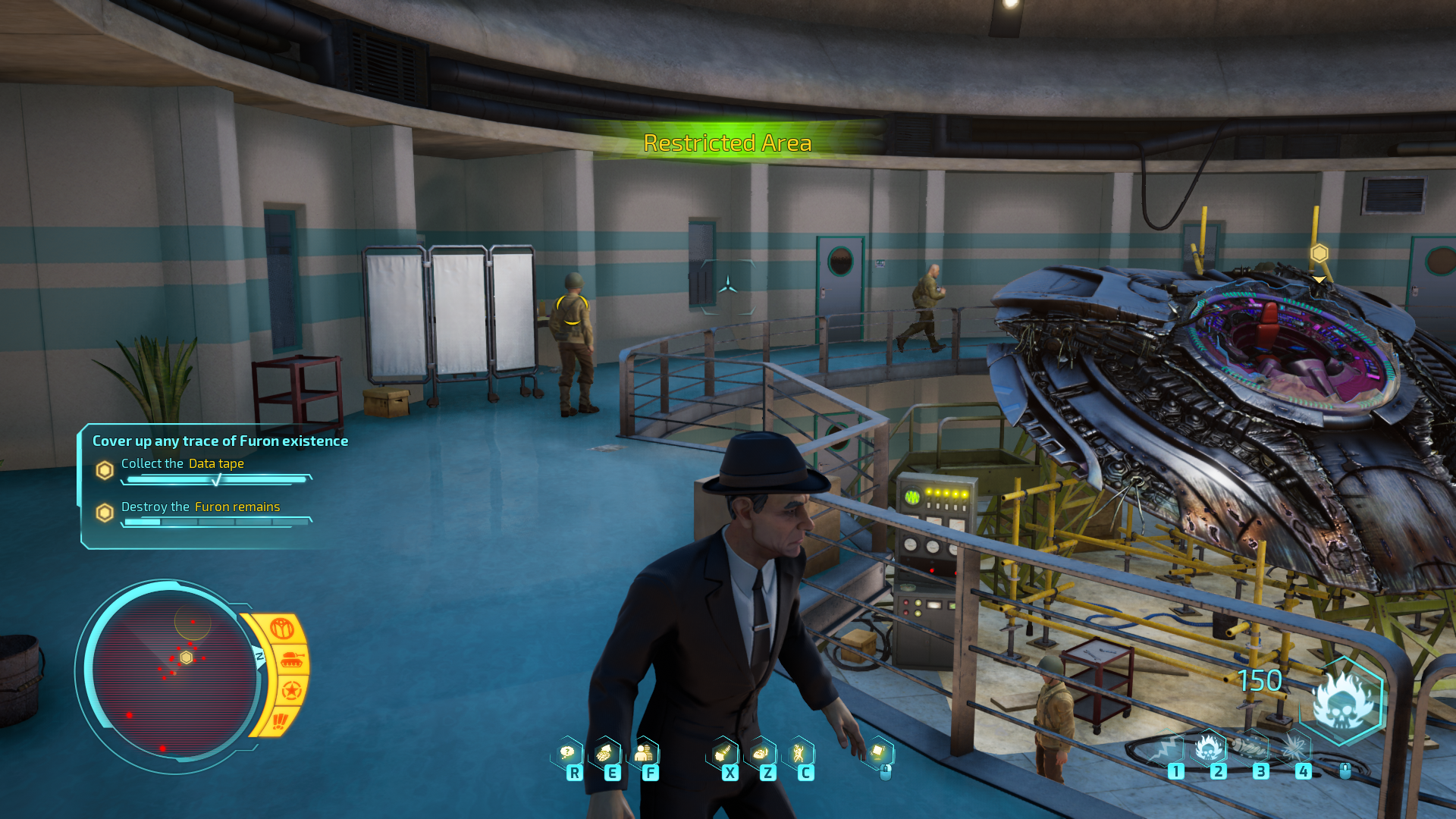Pick the small flaming skull weapon slot
The height and width of the screenshot is (819, 1456).
point(1209,748)
